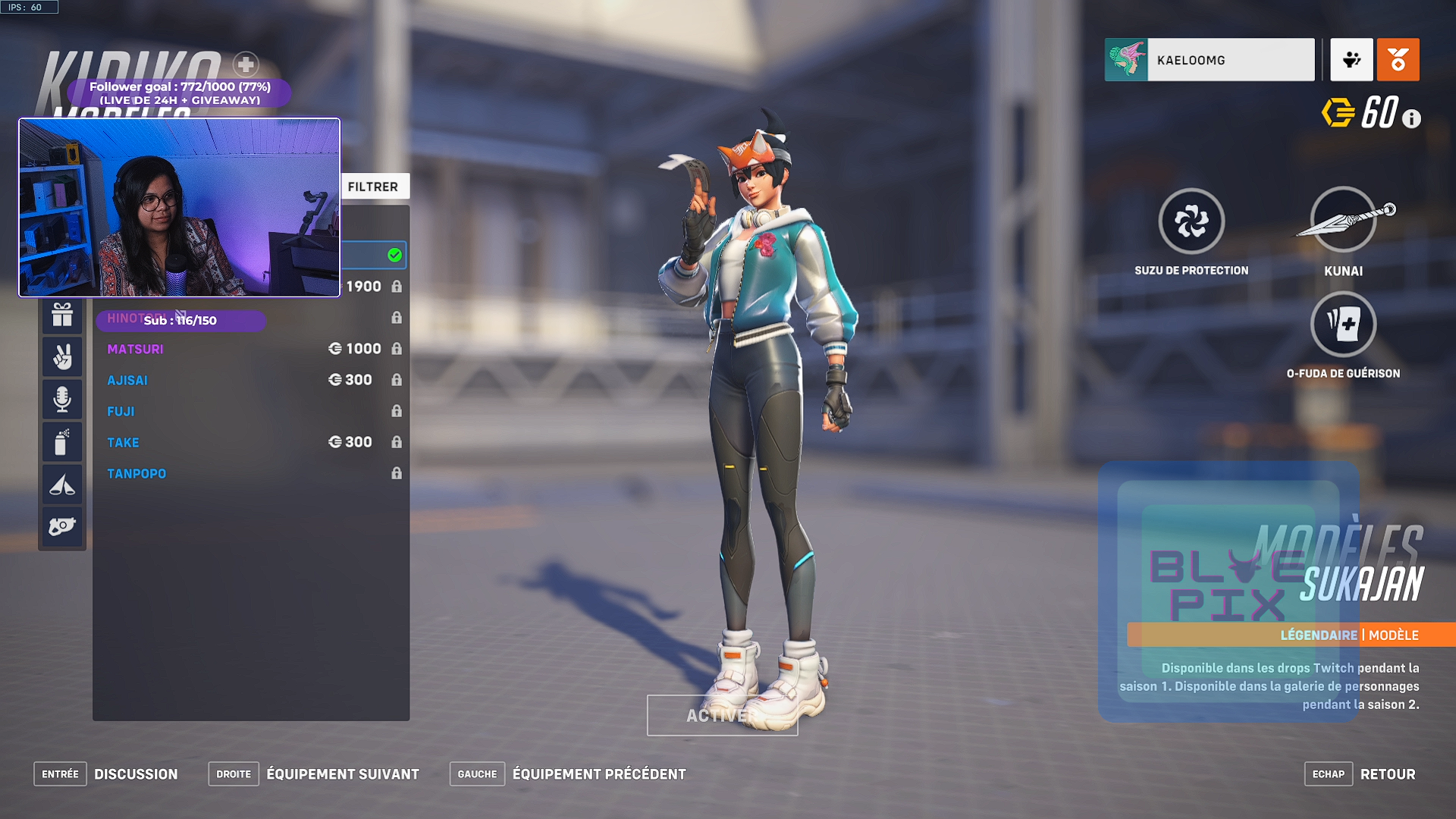This screenshot has height=819, width=1456.
Task: Switch to the peace-sign hand category
Action: (x=62, y=356)
